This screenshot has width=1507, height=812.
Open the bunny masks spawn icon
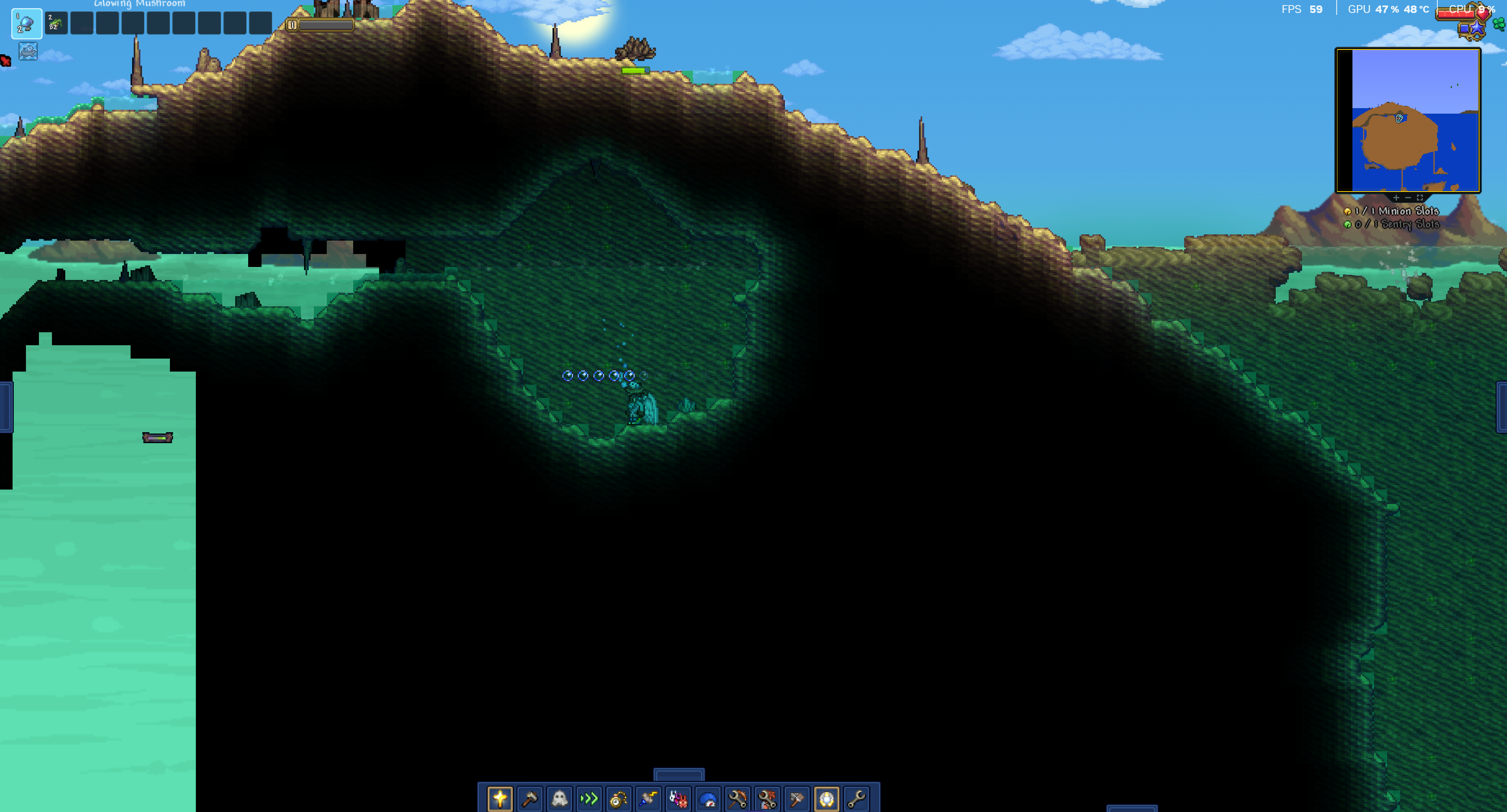[678, 799]
